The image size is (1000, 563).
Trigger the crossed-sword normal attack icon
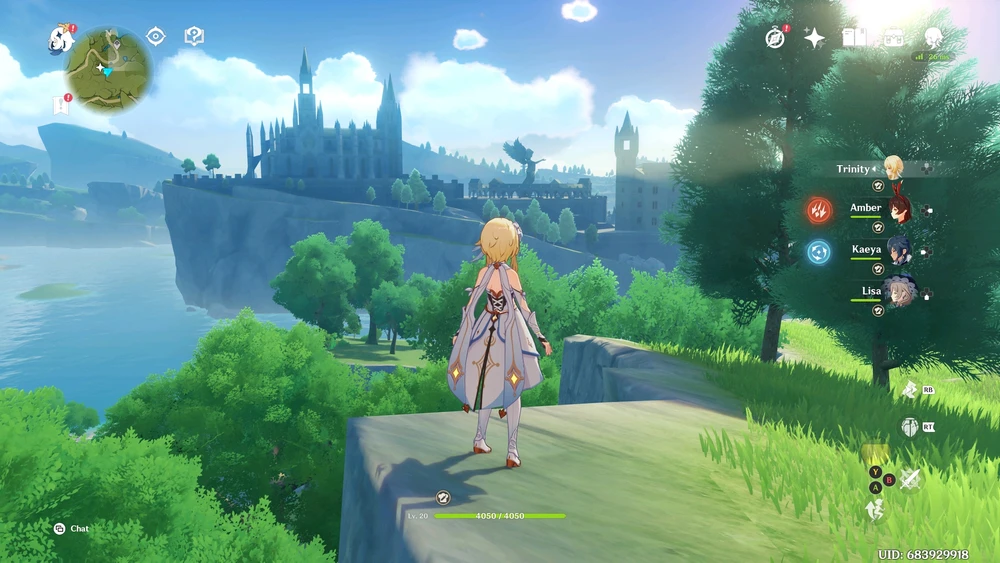pos(909,479)
